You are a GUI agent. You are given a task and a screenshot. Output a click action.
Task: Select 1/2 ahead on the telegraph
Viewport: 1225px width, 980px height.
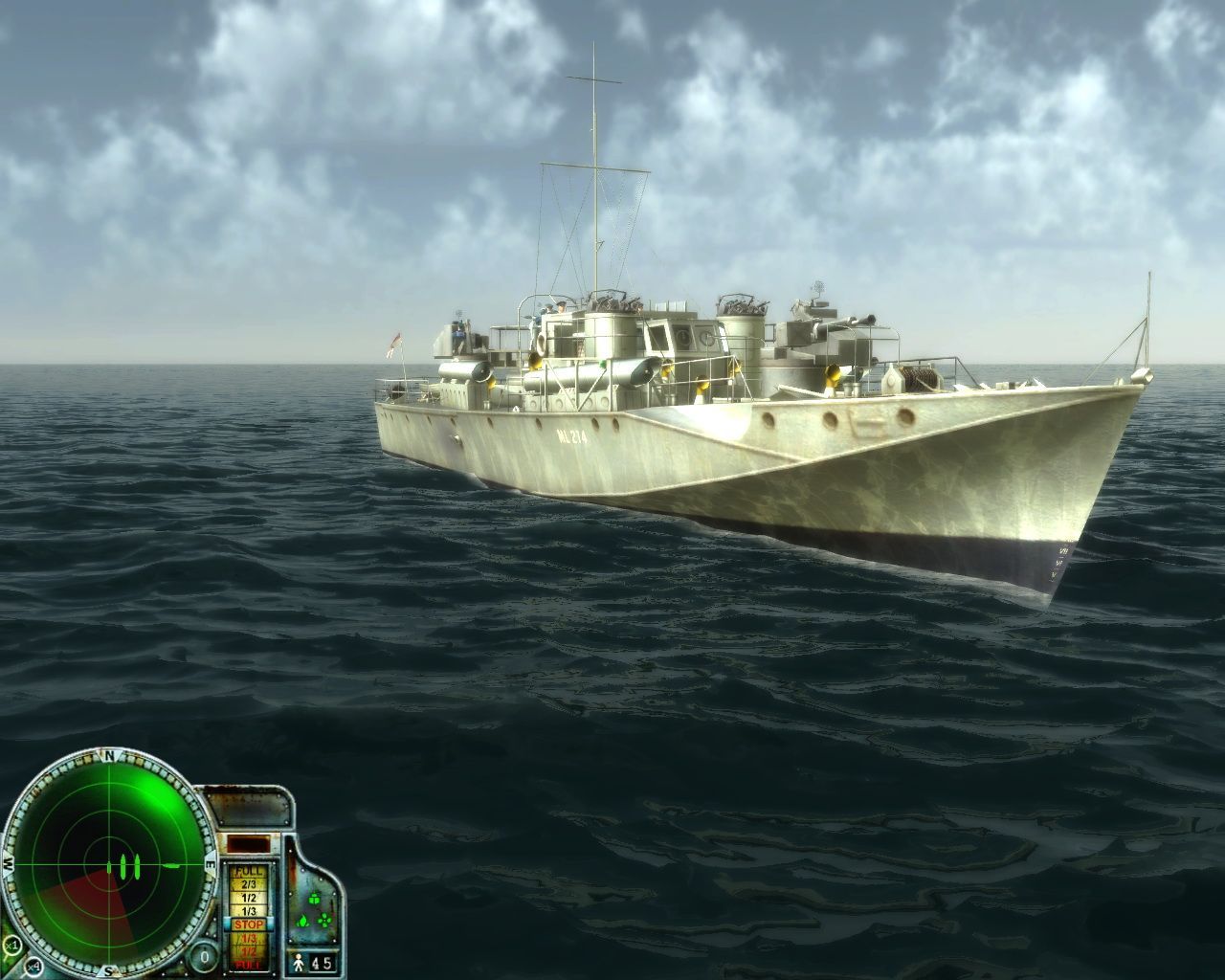coord(249,897)
